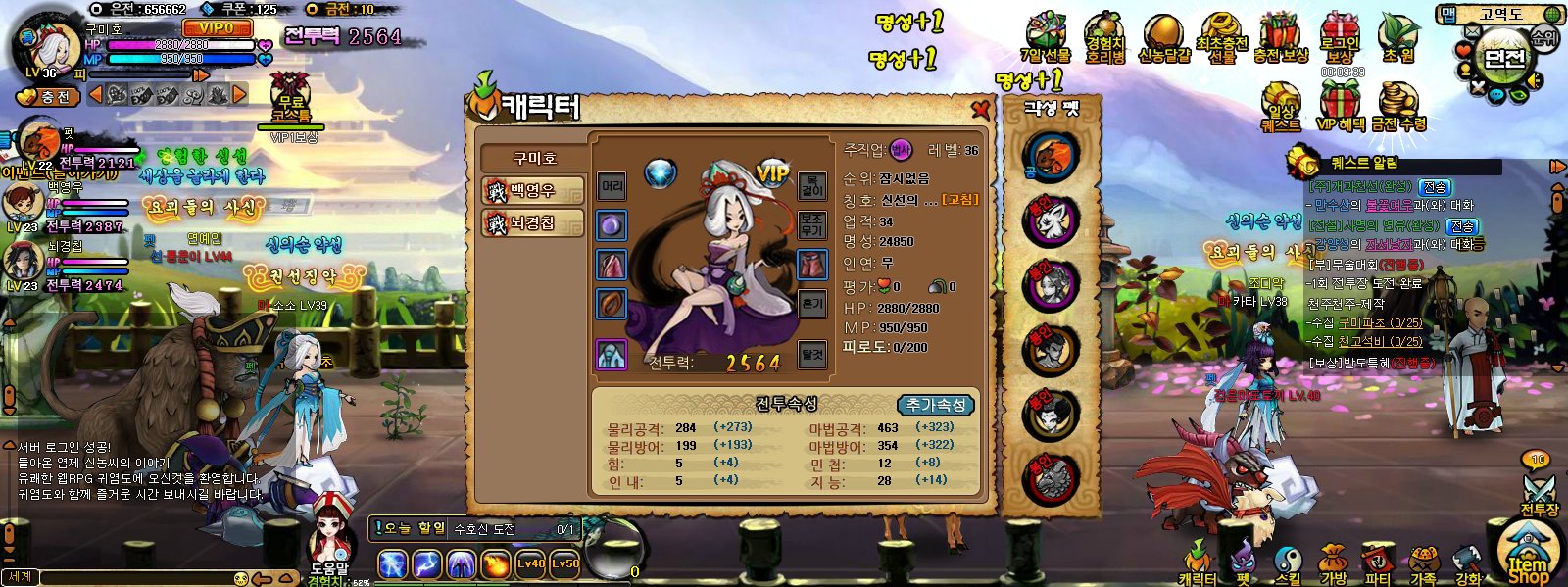The width and height of the screenshot is (1568, 587).
Task: Claim the 로그인 보상 login reward
Action: (1340, 39)
